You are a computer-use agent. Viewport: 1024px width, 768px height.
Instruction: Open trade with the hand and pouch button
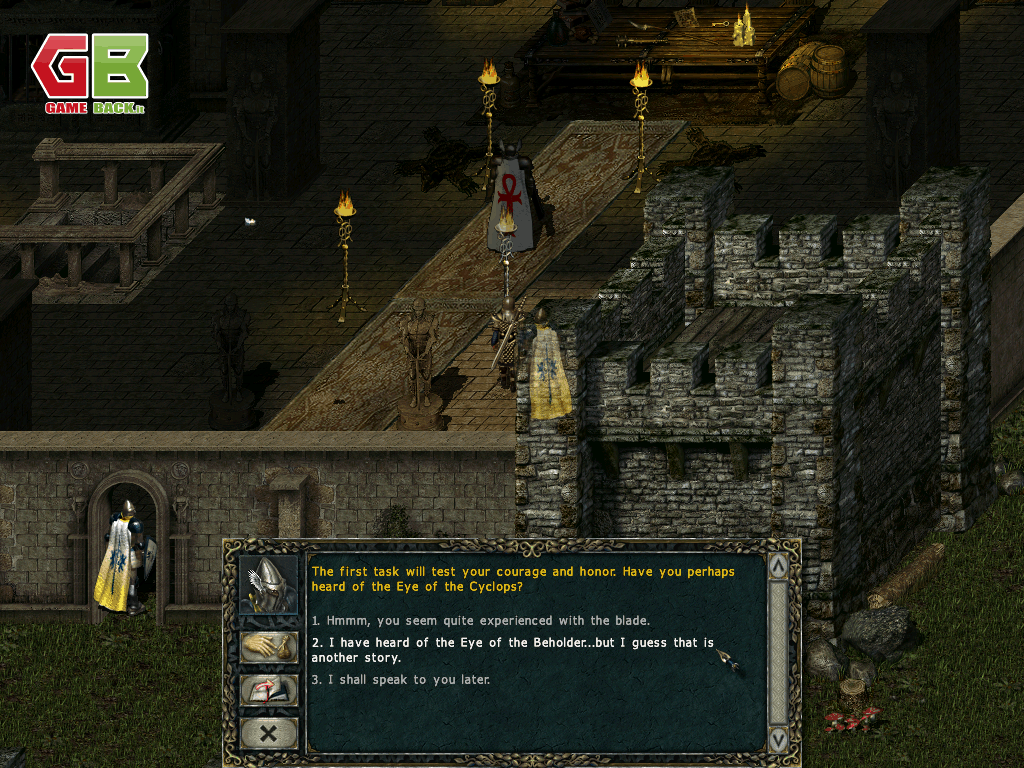(x=269, y=646)
